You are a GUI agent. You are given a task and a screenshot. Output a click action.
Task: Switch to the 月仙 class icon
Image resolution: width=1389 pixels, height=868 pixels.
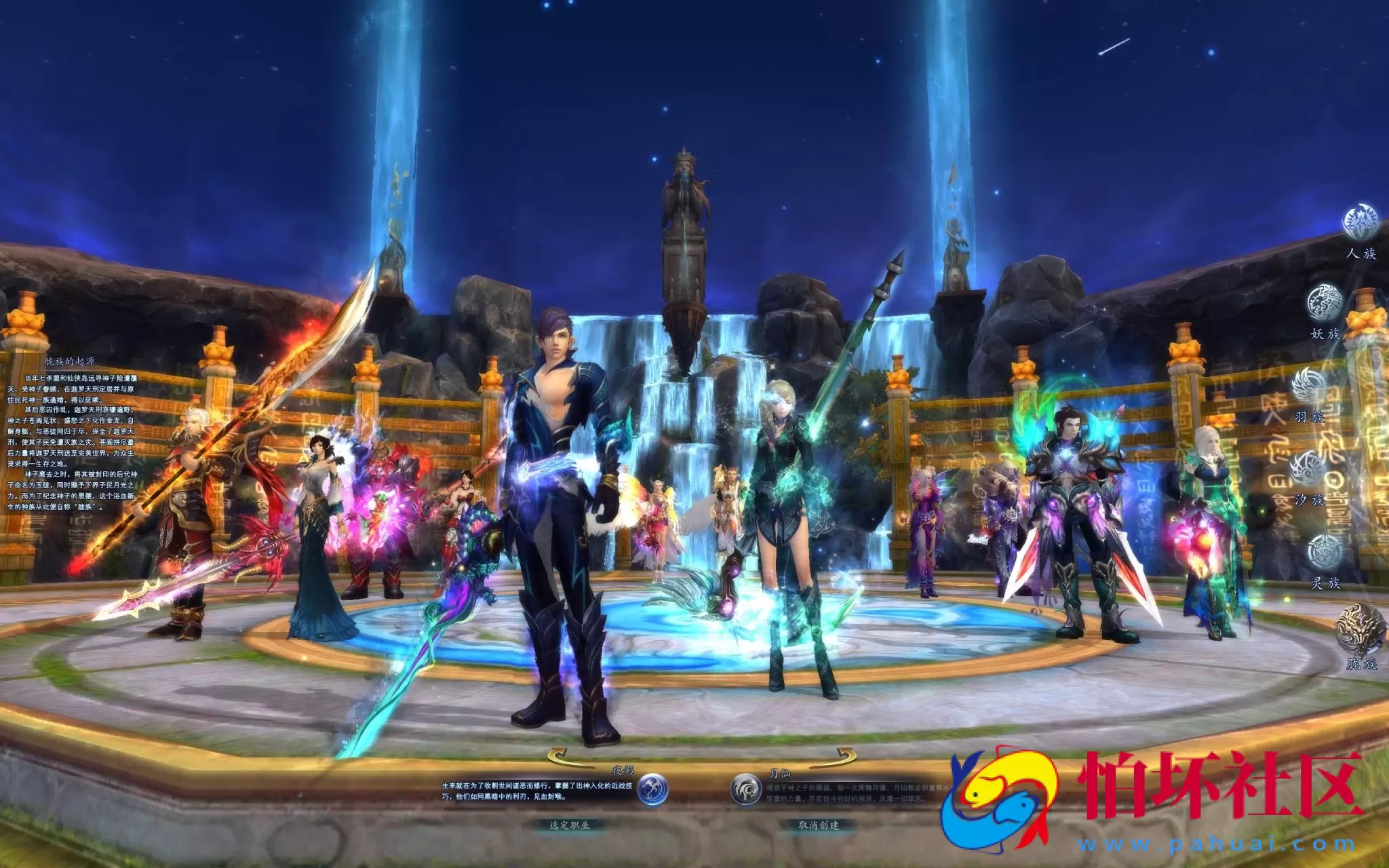(x=745, y=790)
